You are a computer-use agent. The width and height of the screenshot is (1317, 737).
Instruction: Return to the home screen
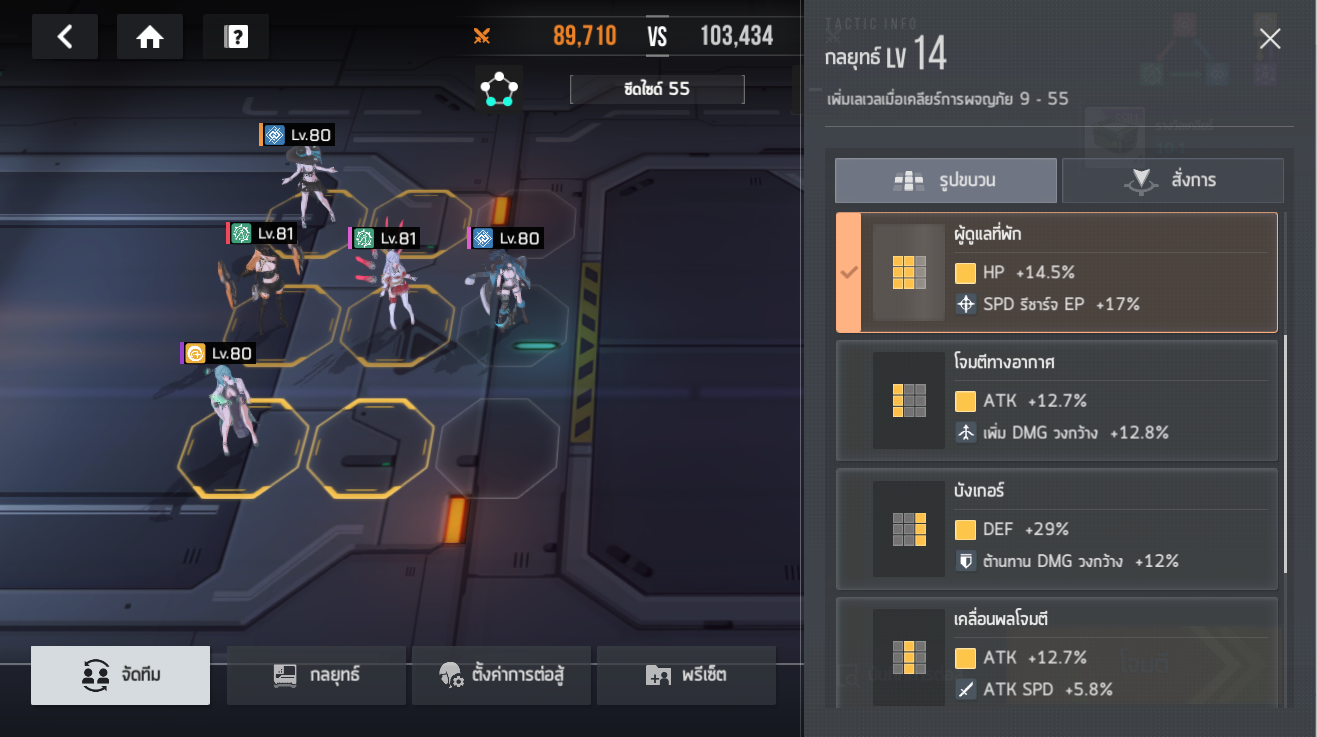pos(150,37)
